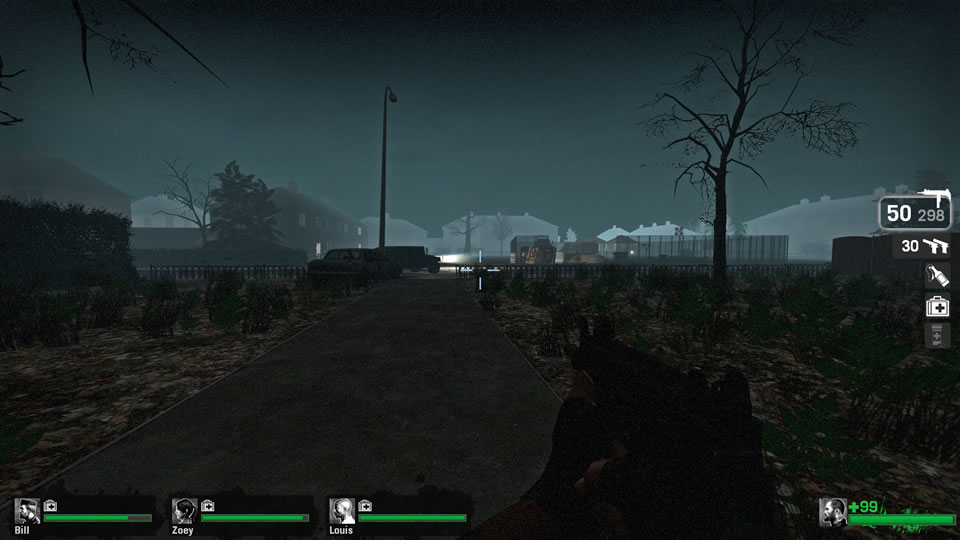Choose the dimmed pain pills slot
This screenshot has height=540, width=960.
tap(938, 336)
